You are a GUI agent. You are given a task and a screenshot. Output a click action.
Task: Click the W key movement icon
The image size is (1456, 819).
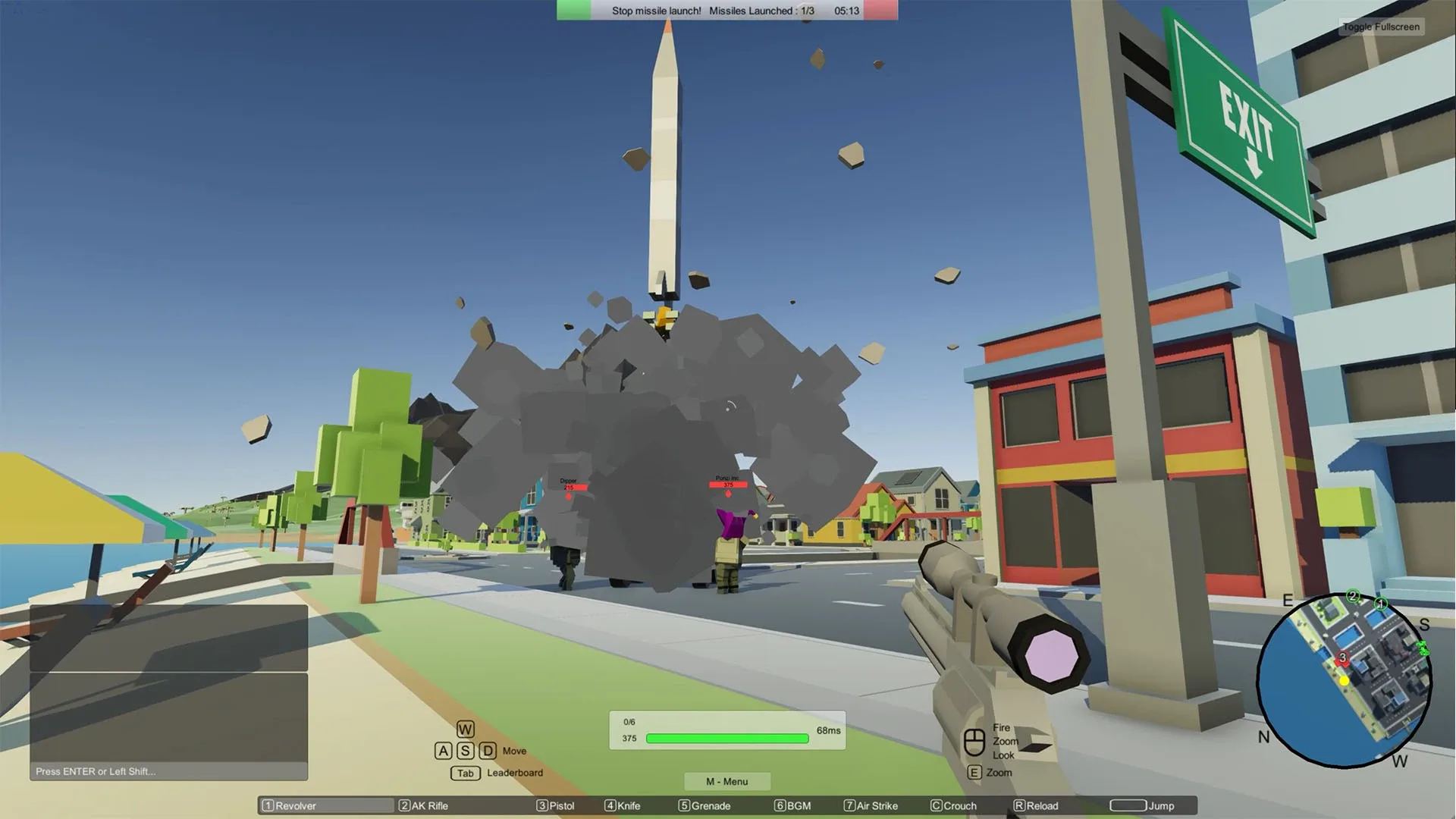(x=465, y=729)
